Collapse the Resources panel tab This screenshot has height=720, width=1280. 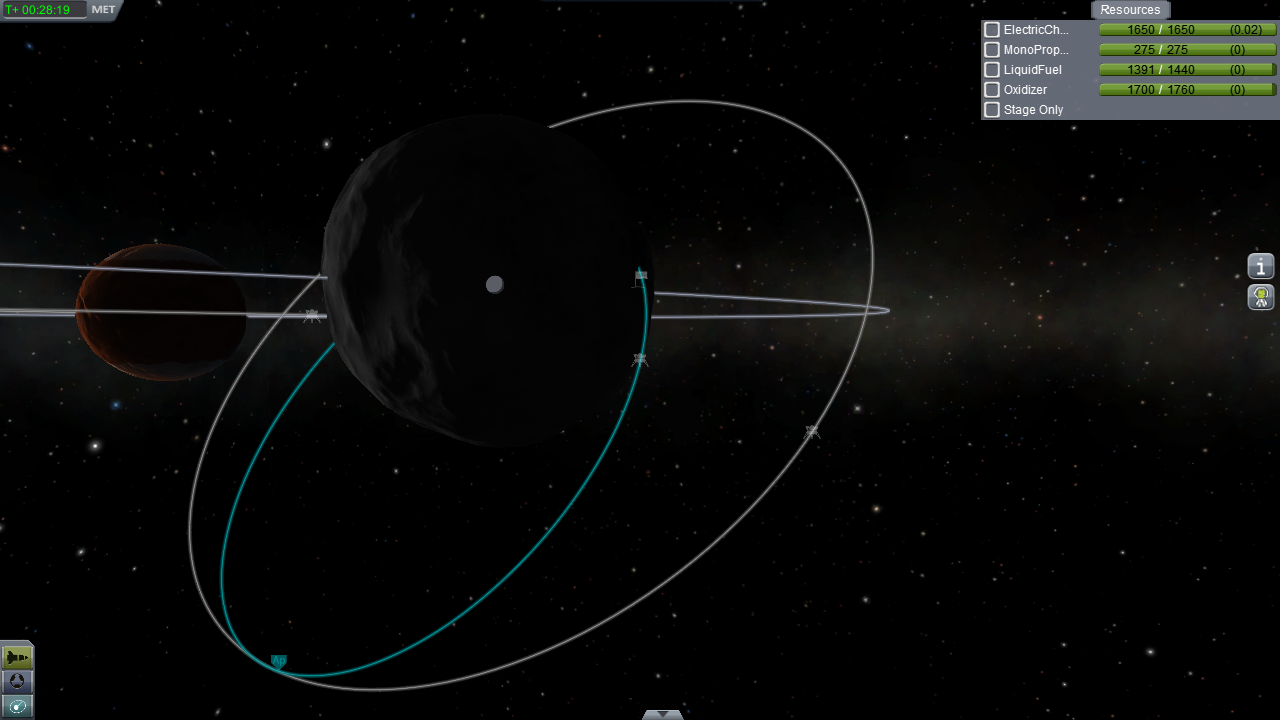(x=1130, y=10)
